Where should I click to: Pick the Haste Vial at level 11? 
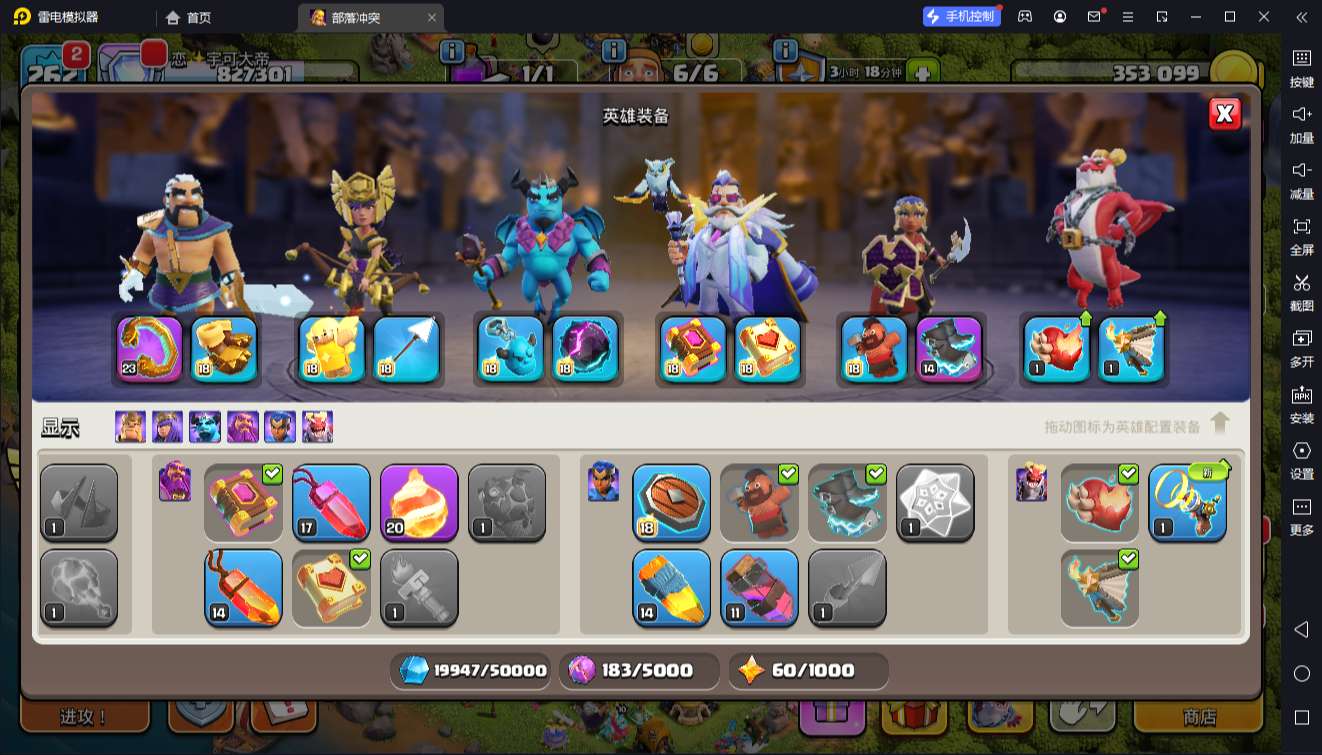pos(759,588)
